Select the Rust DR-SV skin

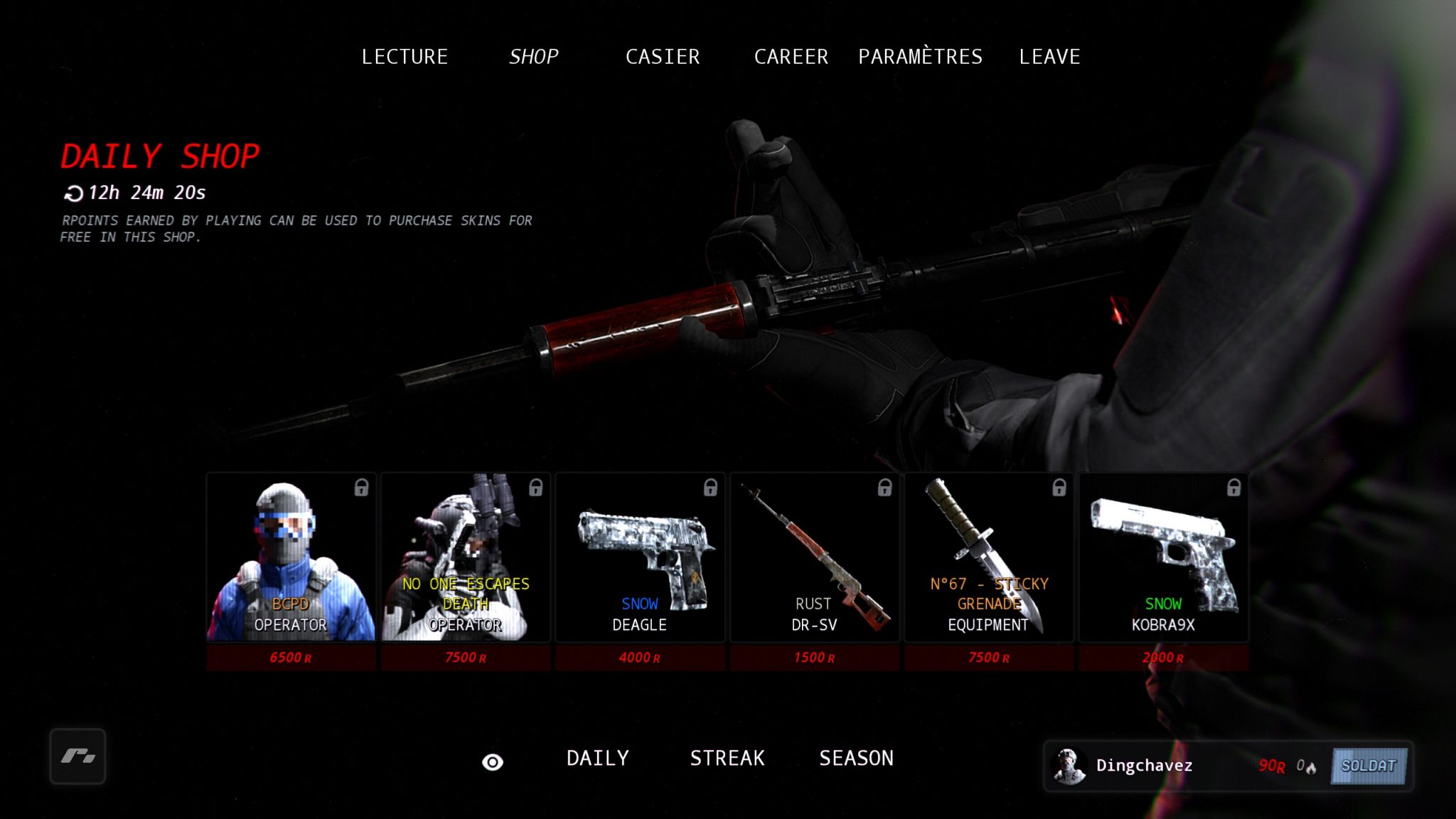815,557
